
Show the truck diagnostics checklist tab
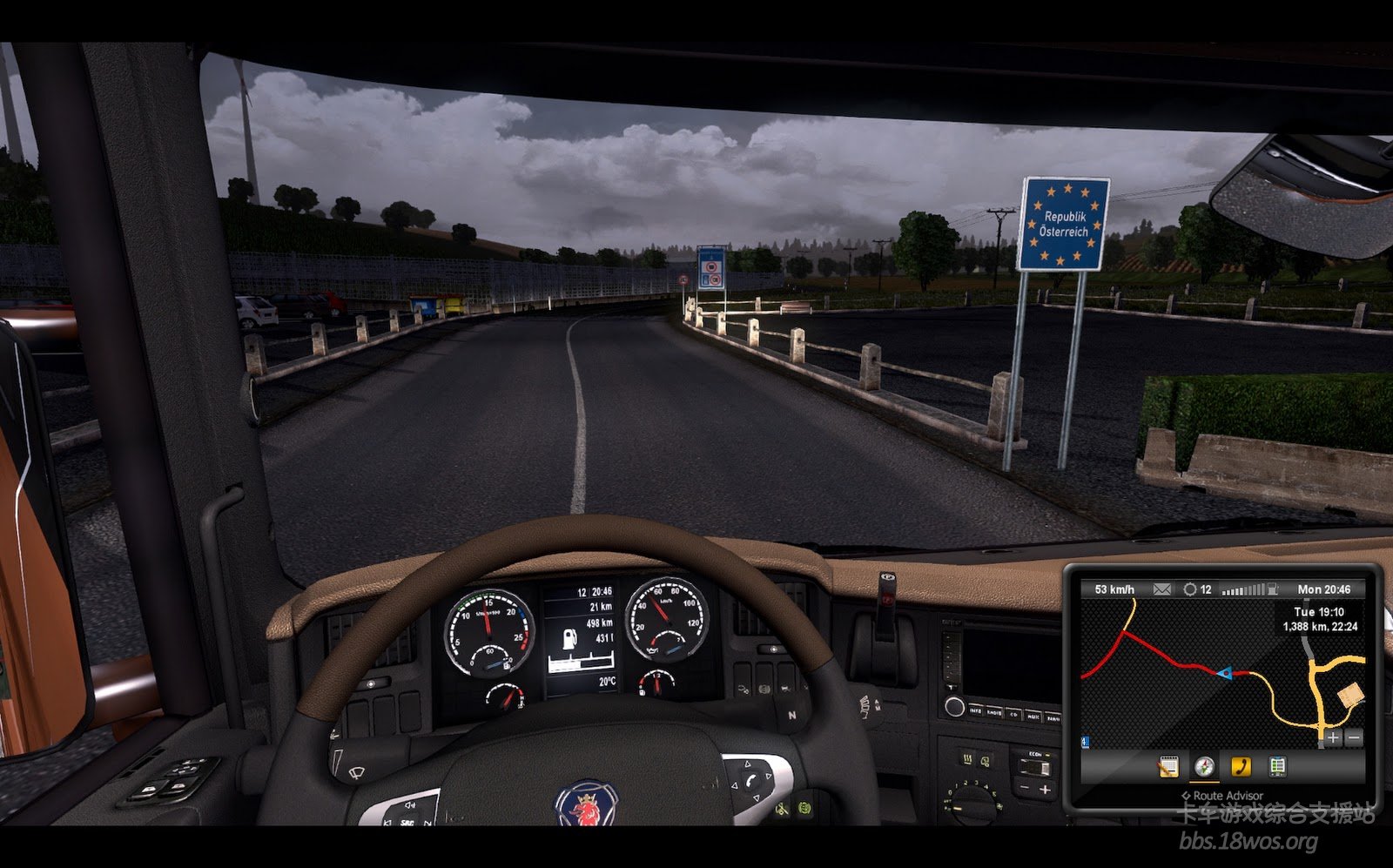point(1277,766)
